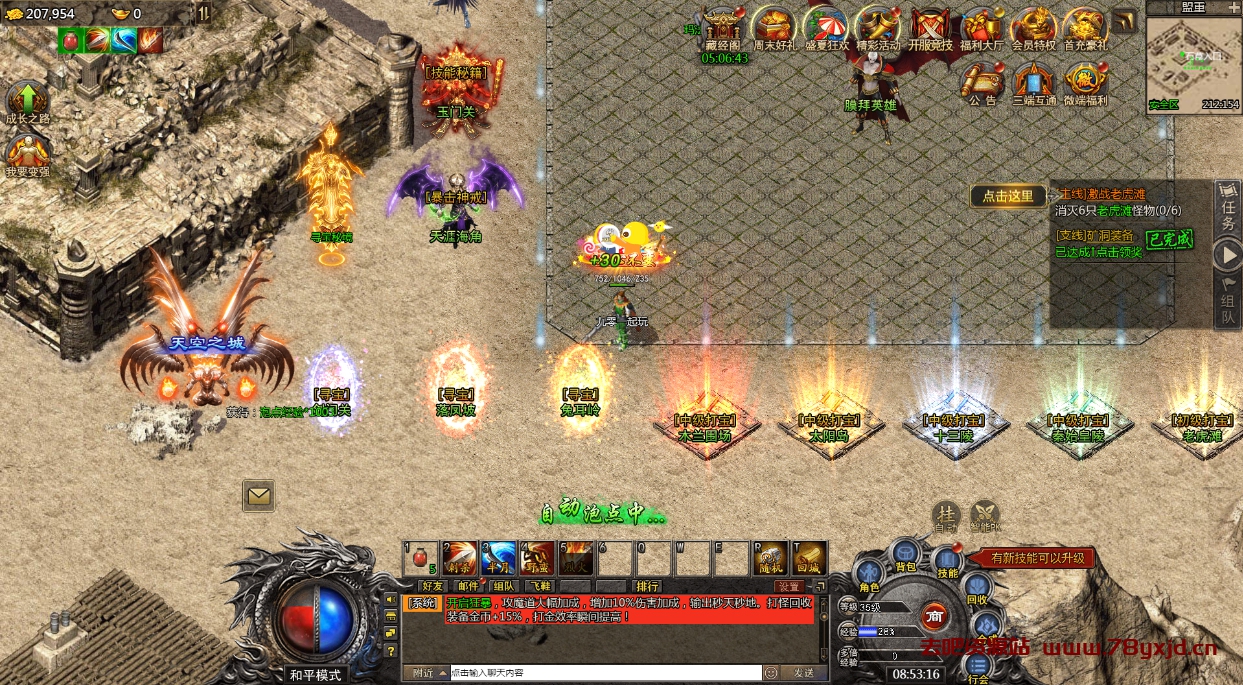Click the 点击这里 quest button
This screenshot has width=1243, height=685.
[1007, 196]
